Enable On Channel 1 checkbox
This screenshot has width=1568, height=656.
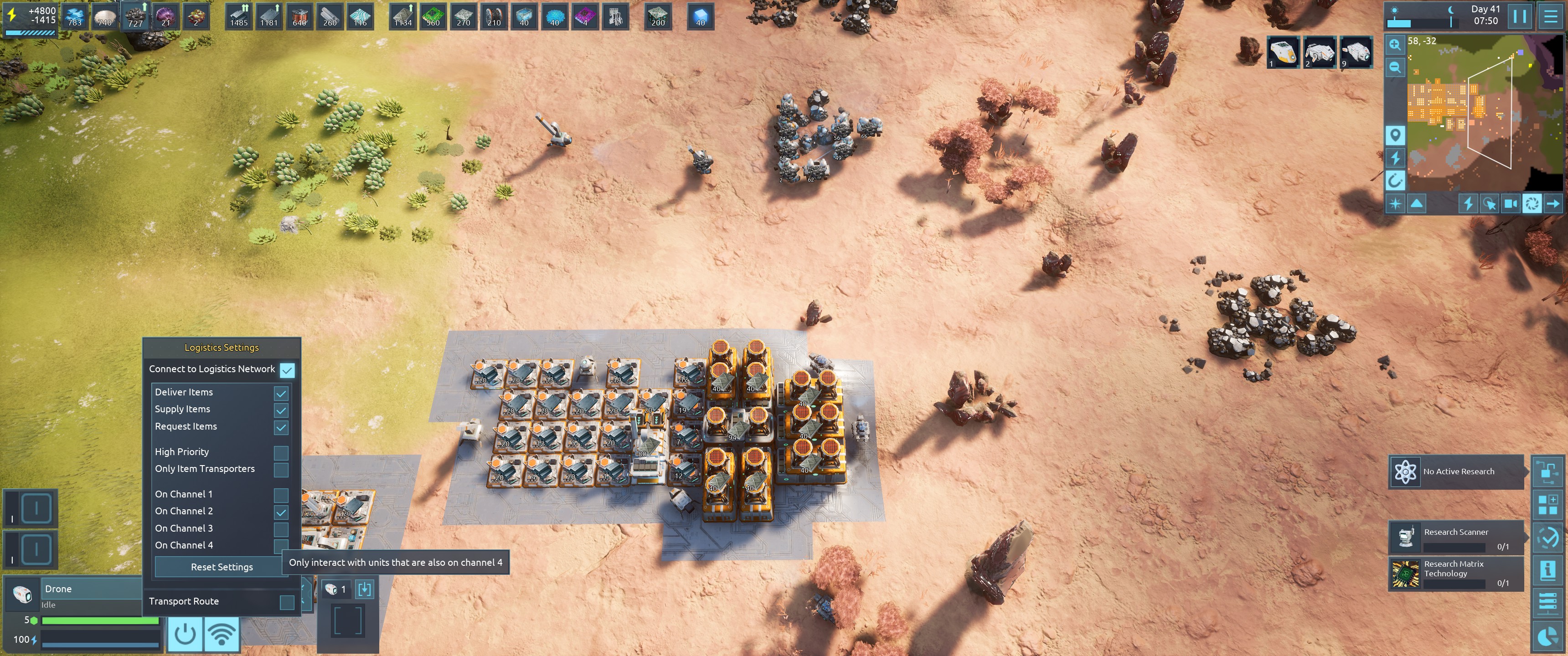(281, 495)
